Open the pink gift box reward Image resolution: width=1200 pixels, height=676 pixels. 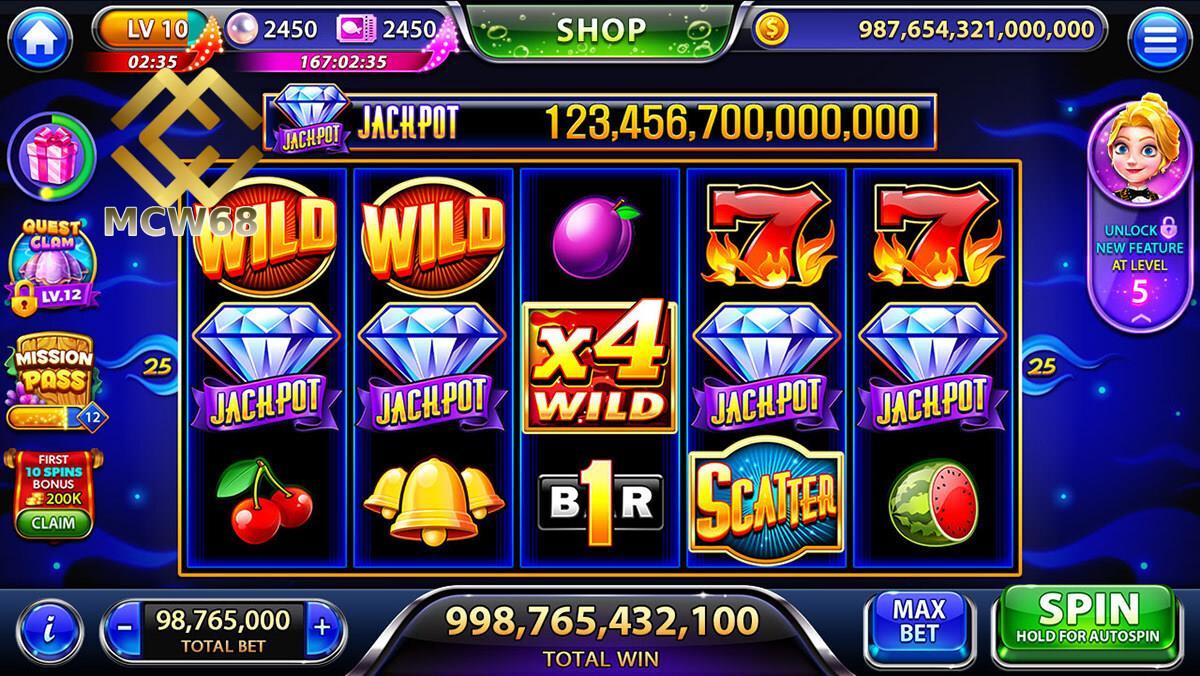(x=52, y=156)
